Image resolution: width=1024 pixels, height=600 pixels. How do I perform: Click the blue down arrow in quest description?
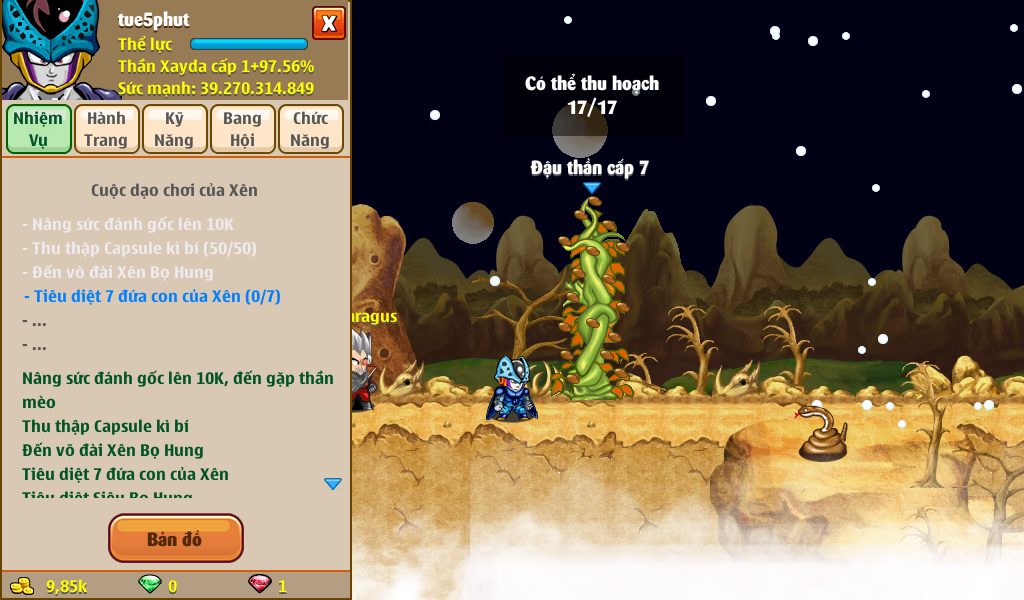pos(333,484)
